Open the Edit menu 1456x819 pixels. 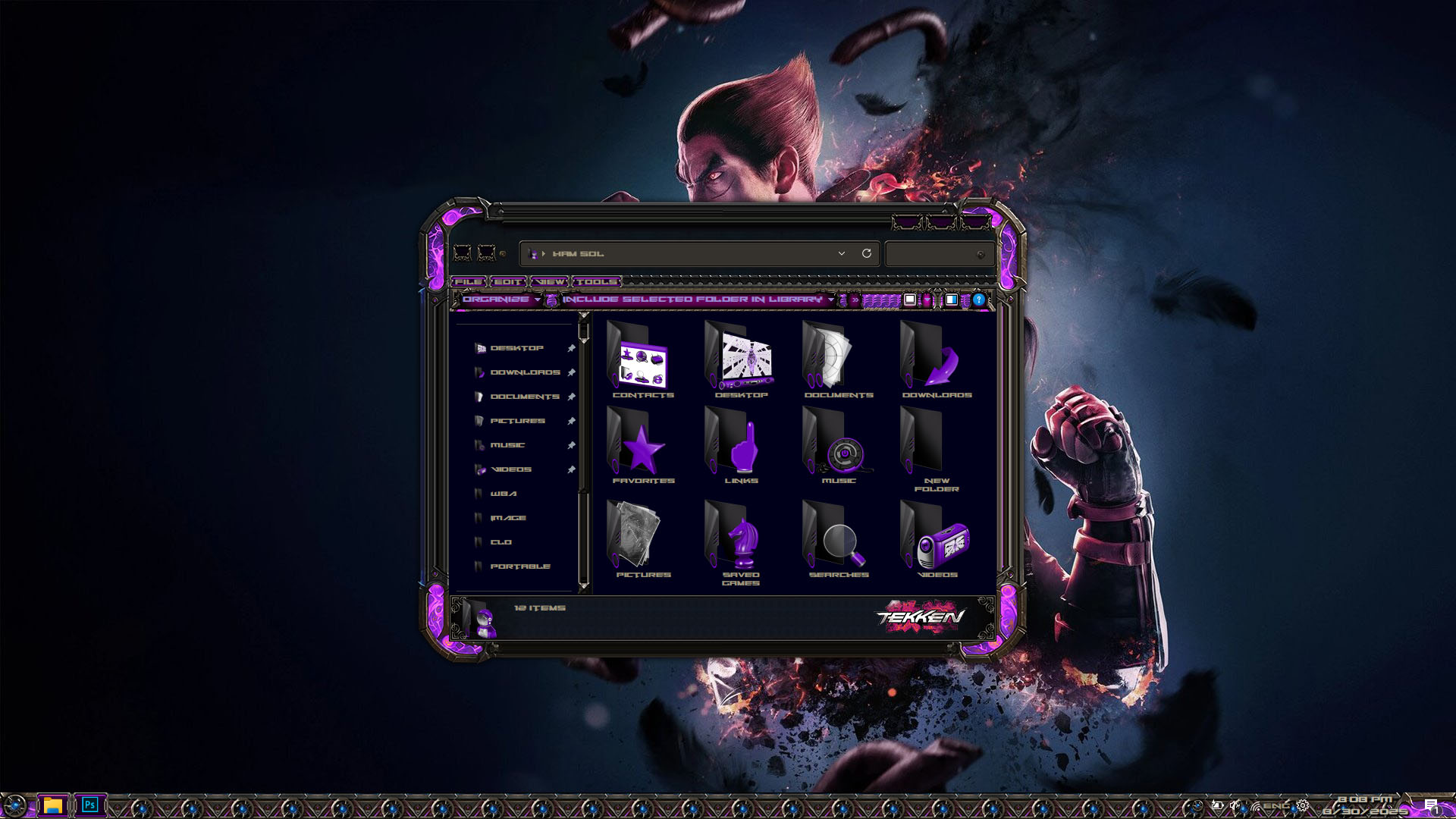507,282
